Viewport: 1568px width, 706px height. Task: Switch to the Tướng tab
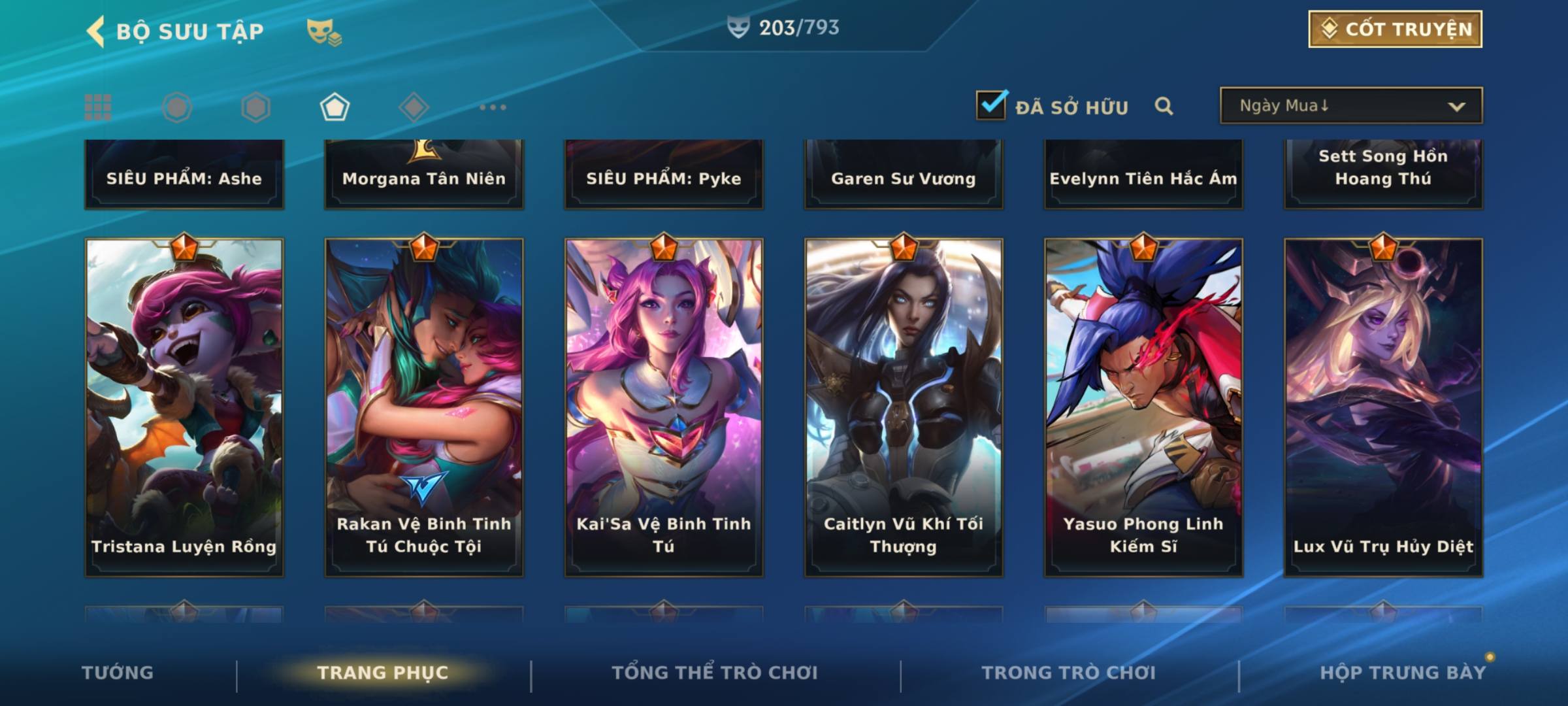point(118,673)
